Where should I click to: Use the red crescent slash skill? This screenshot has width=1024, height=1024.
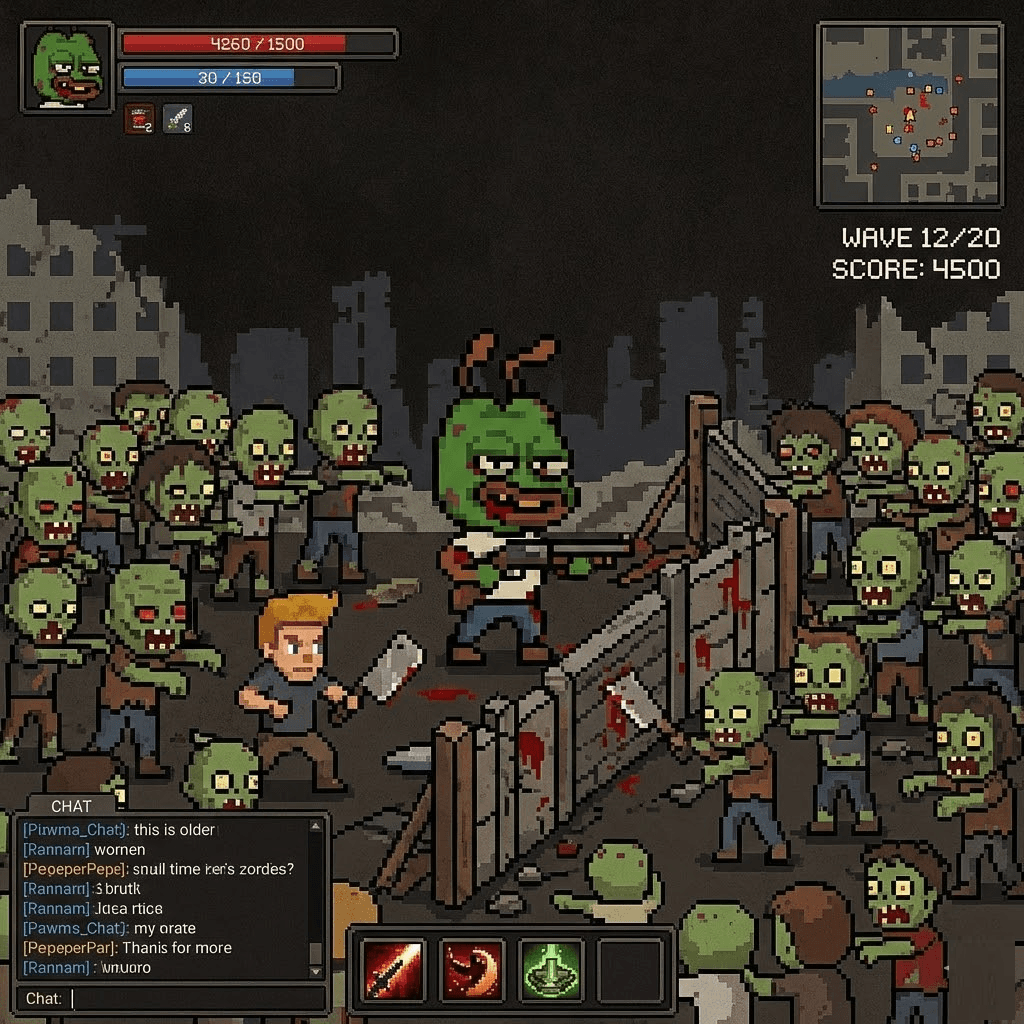pyautogui.click(x=471, y=969)
